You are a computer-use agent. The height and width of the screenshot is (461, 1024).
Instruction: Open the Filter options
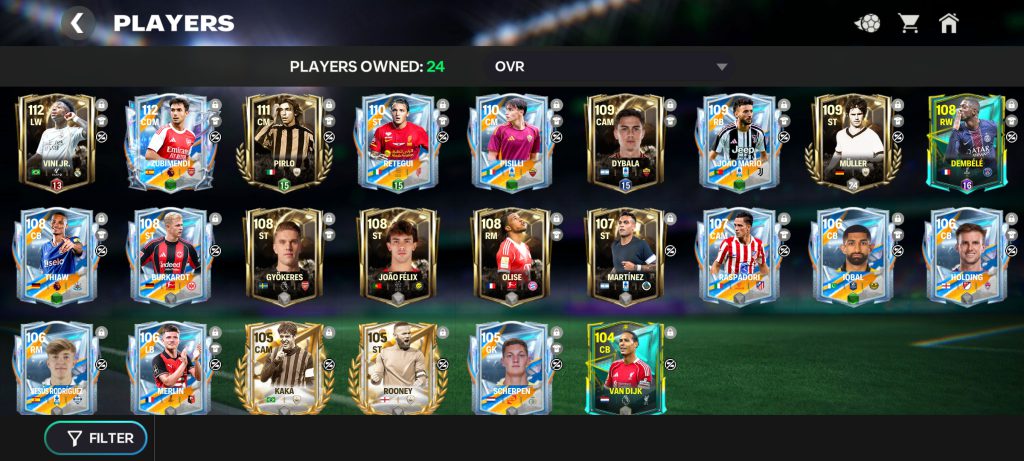tap(96, 438)
